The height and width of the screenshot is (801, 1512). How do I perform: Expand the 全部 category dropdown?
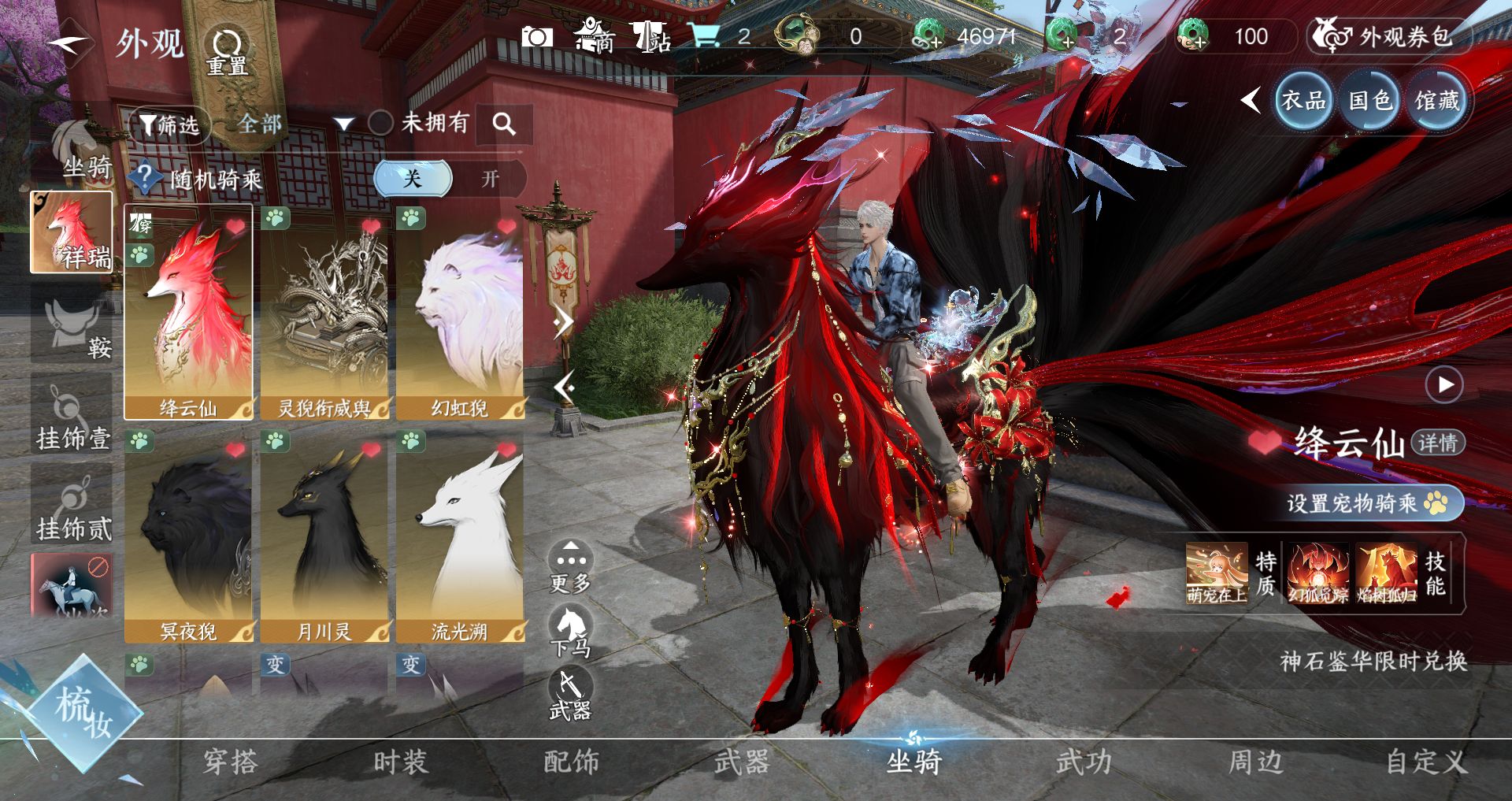(x=343, y=124)
